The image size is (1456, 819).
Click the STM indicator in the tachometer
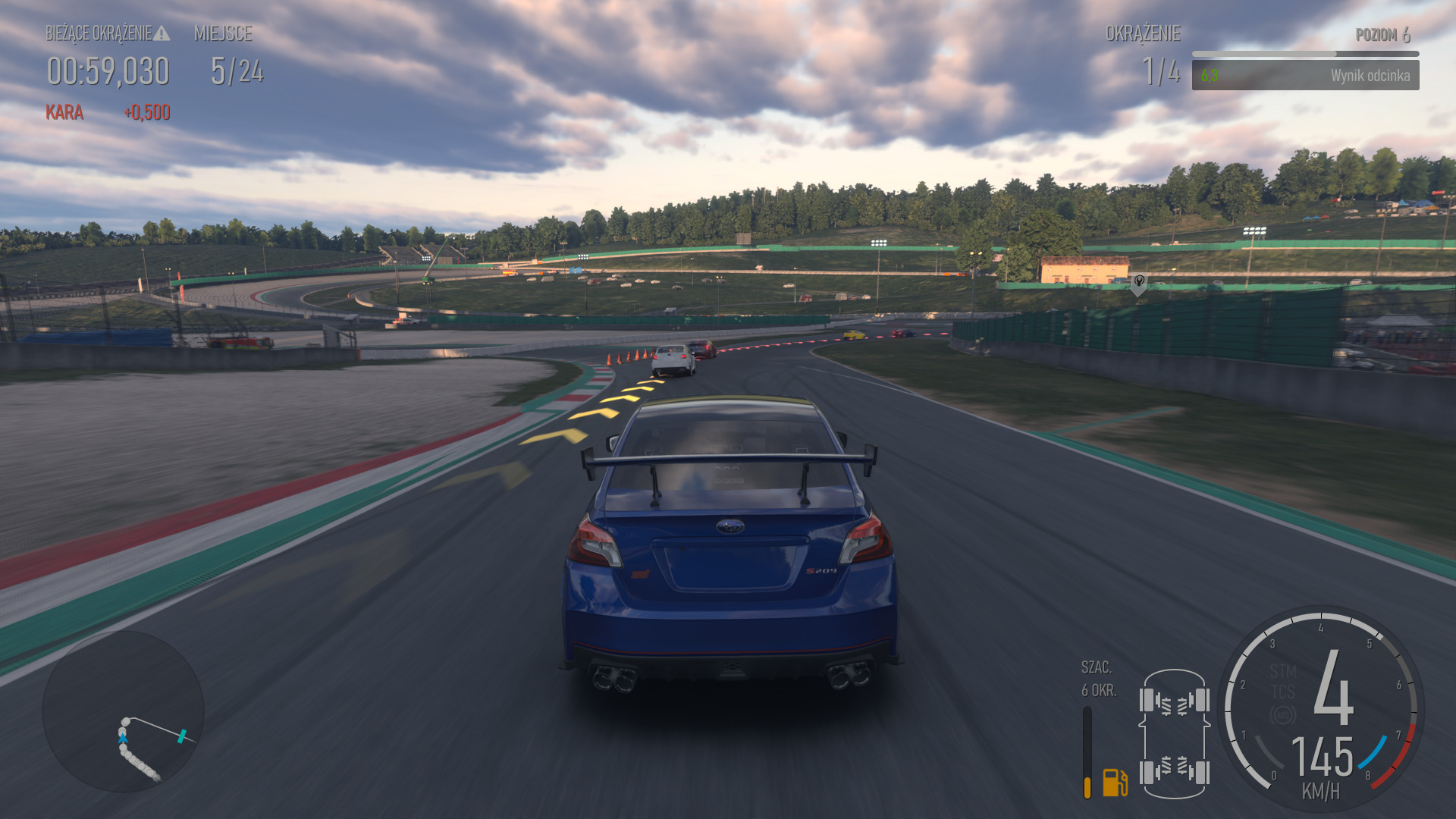[1283, 671]
